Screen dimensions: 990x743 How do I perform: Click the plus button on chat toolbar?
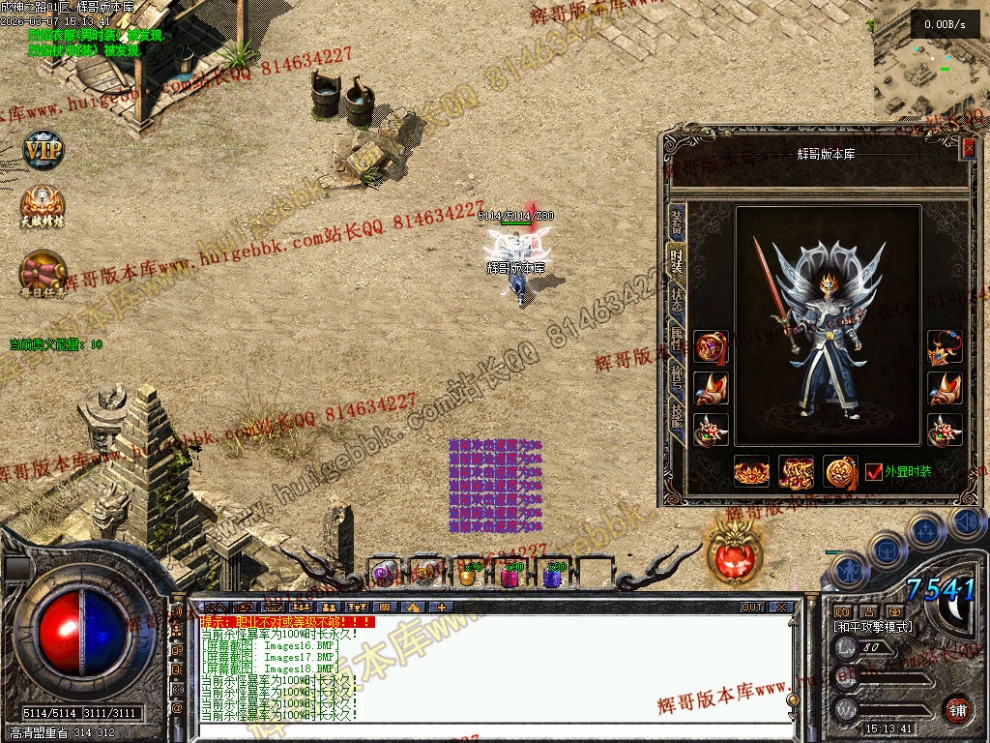tap(441, 607)
